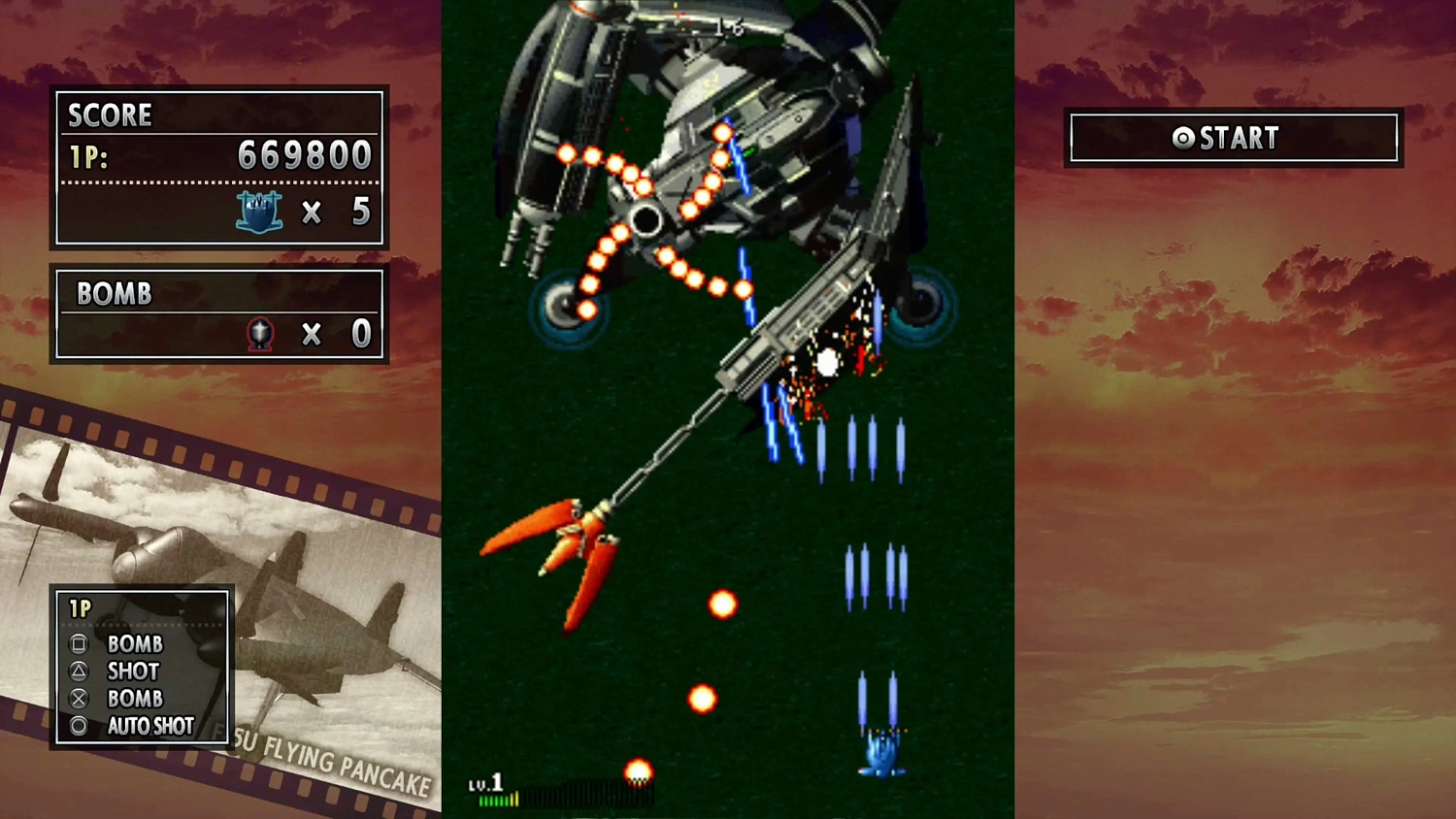Click the bomb stock icon
The image size is (1456, 819).
[259, 334]
